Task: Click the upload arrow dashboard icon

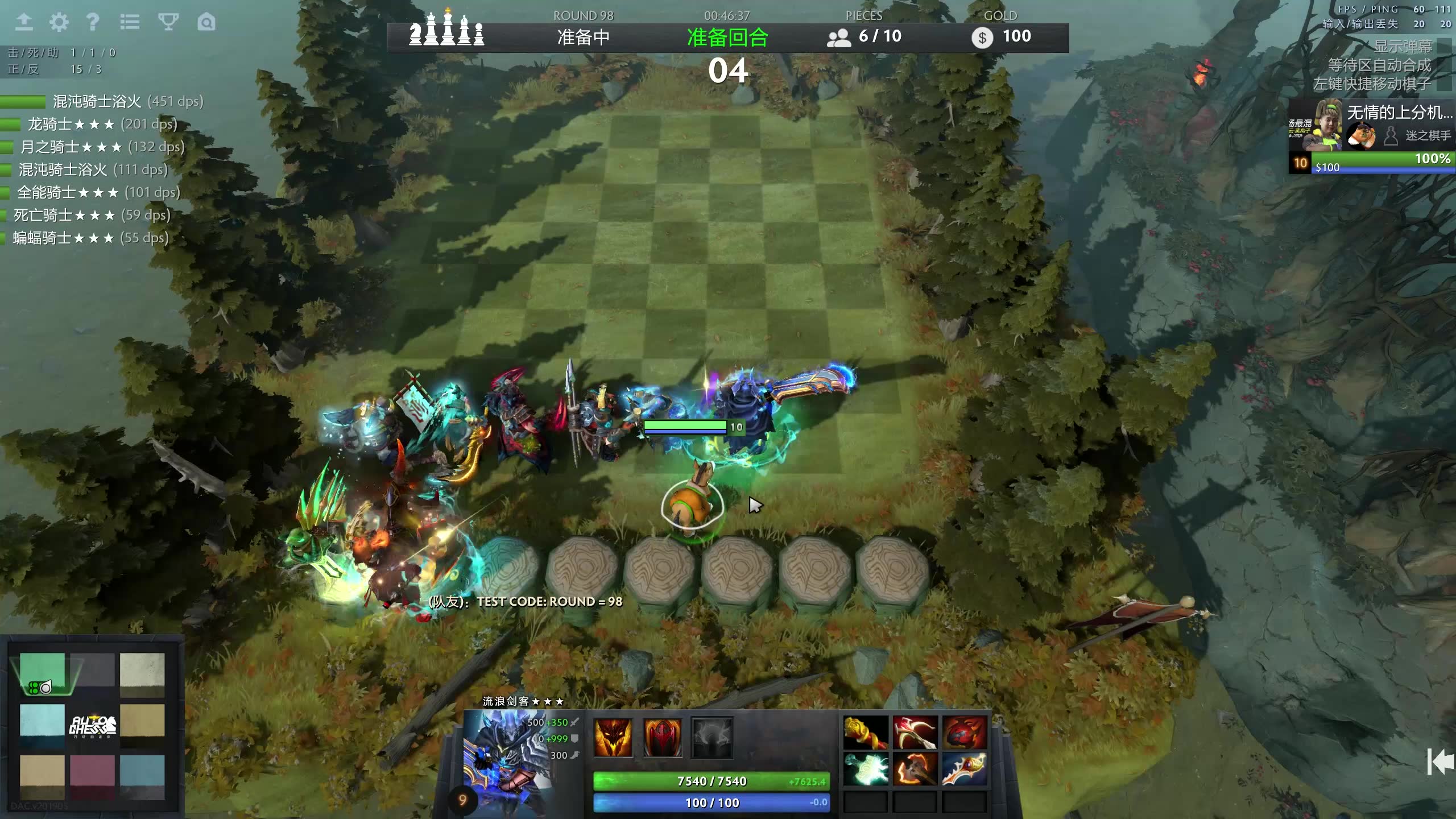Action: pos(24,22)
